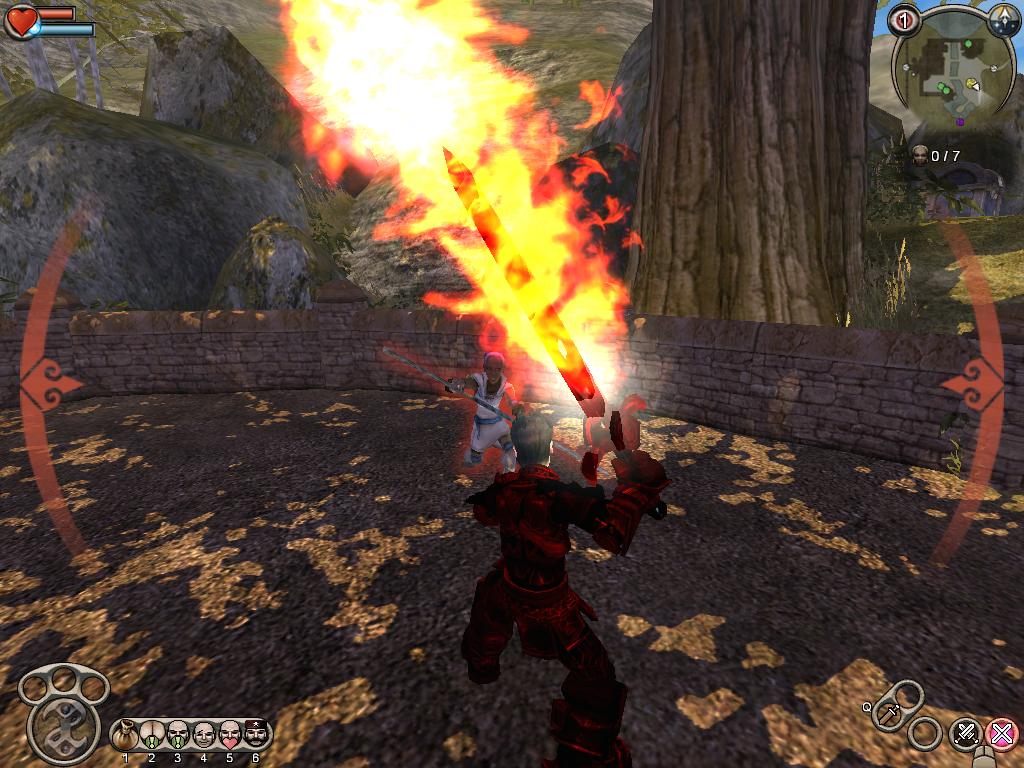Choose the smiling face expression in slot 4
The image size is (1024, 768).
(204, 735)
